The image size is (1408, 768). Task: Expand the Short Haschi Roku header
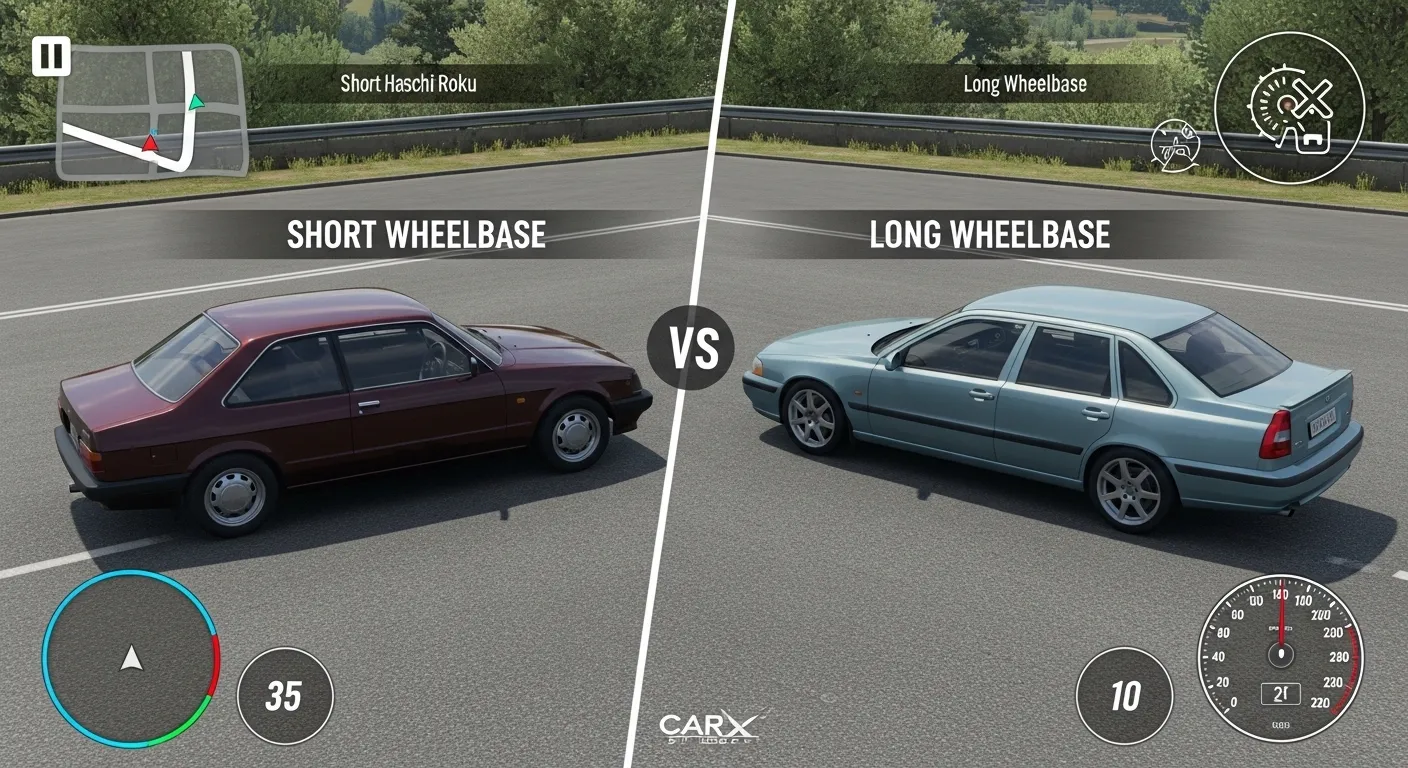click(410, 85)
